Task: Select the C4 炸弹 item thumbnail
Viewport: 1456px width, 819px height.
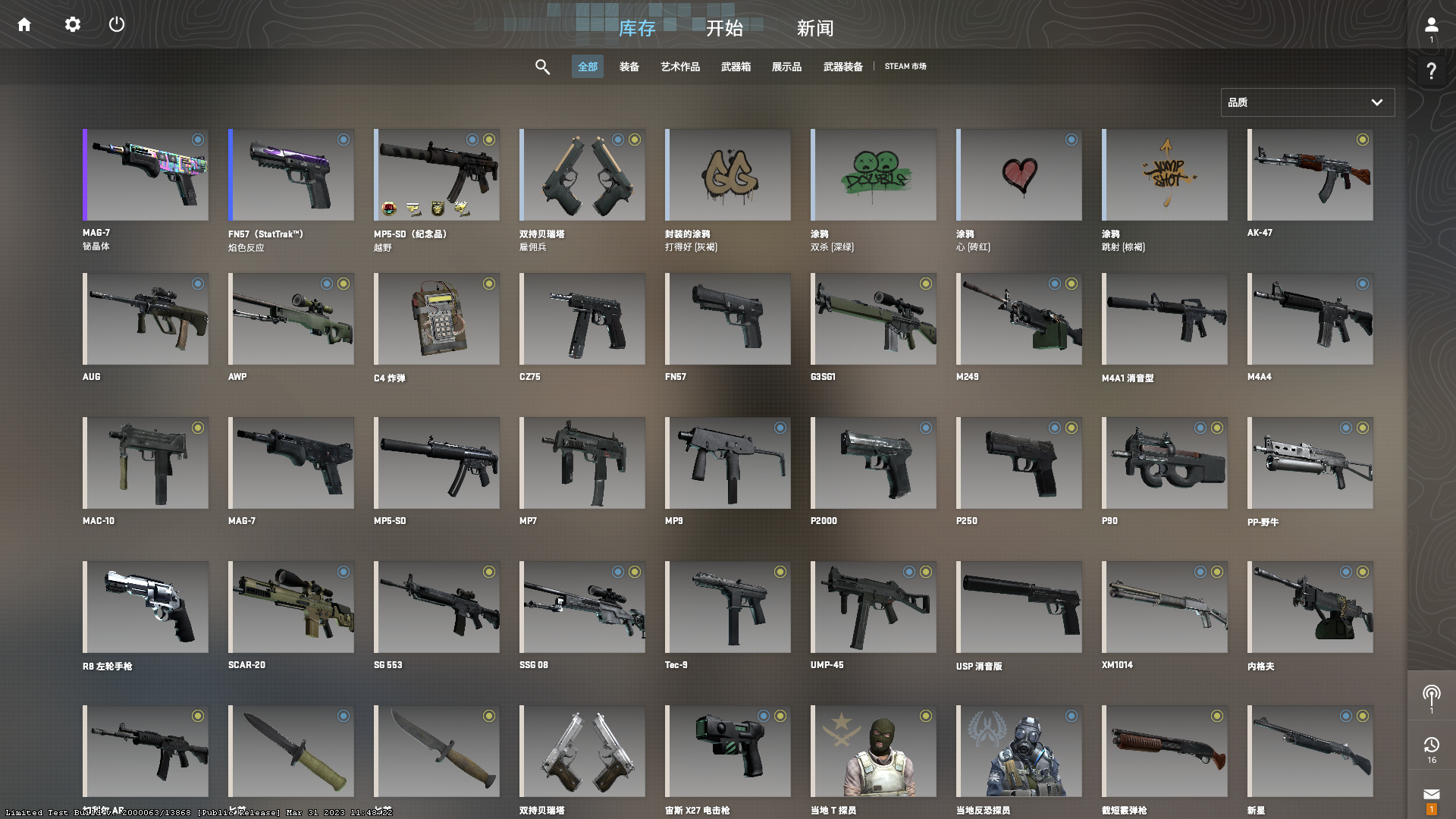Action: pos(436,318)
